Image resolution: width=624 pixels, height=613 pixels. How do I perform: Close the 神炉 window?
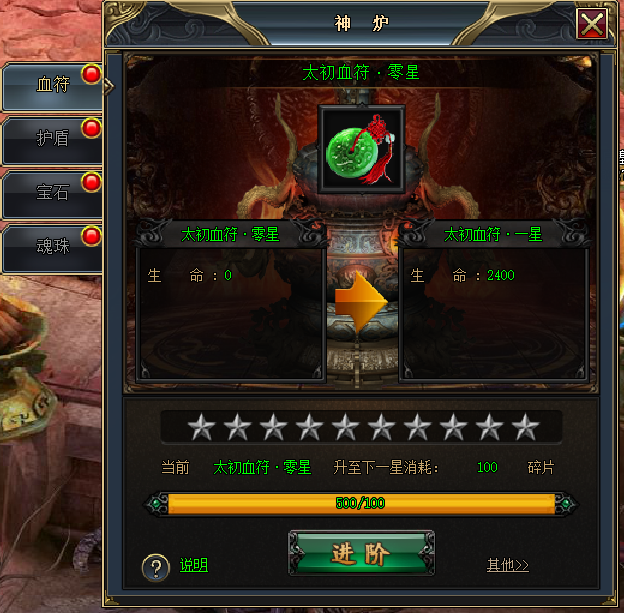(592, 23)
